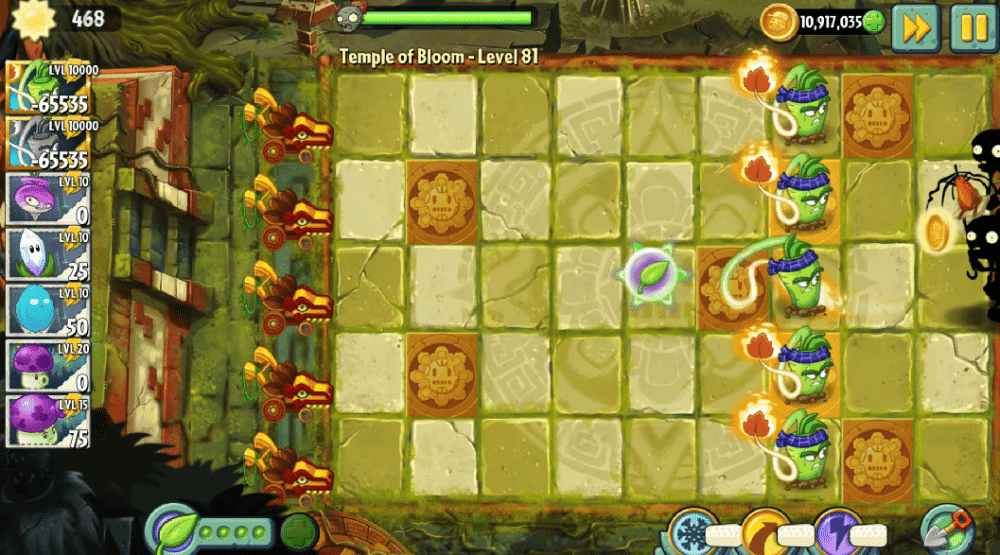
Task: Use the orange Power Toss power-up
Action: [765, 530]
